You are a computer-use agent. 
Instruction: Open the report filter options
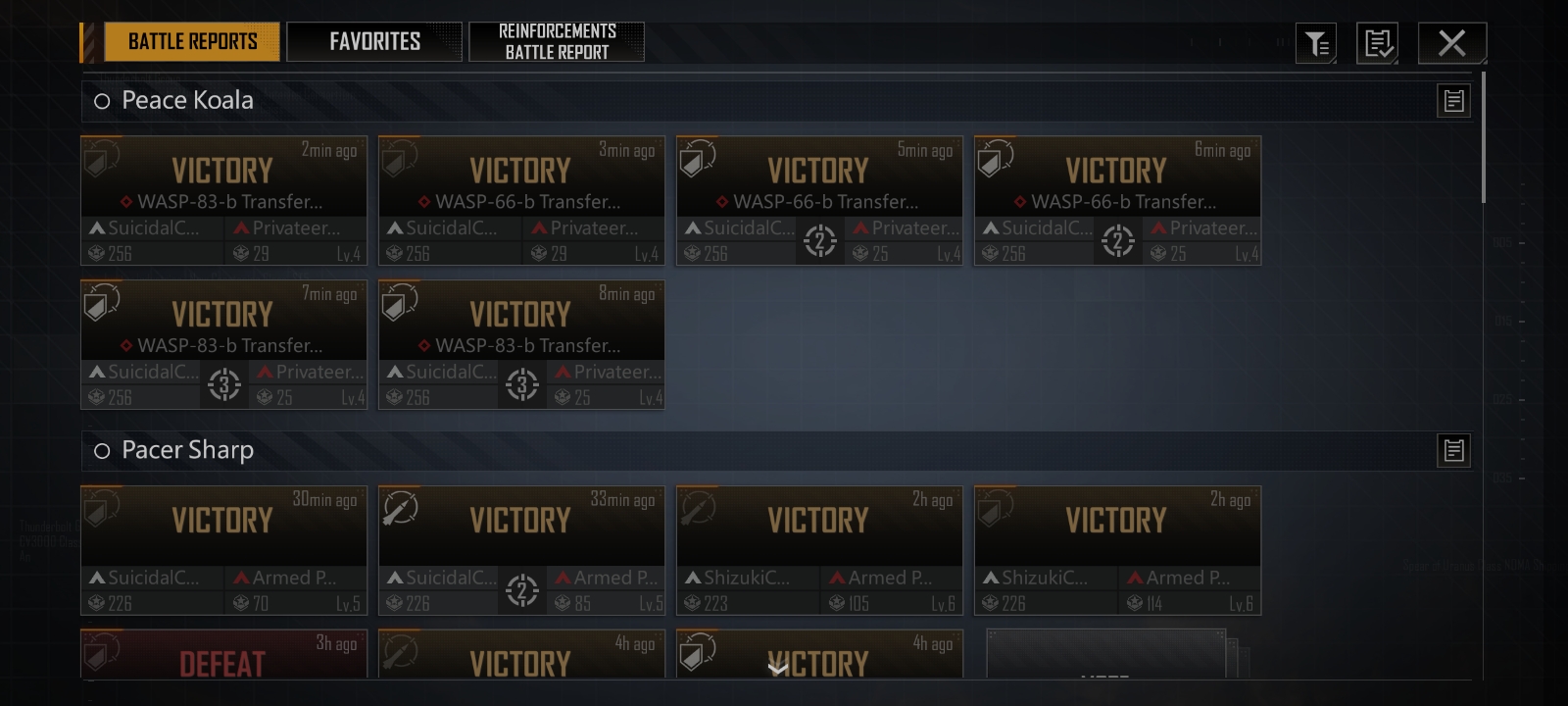click(1316, 43)
